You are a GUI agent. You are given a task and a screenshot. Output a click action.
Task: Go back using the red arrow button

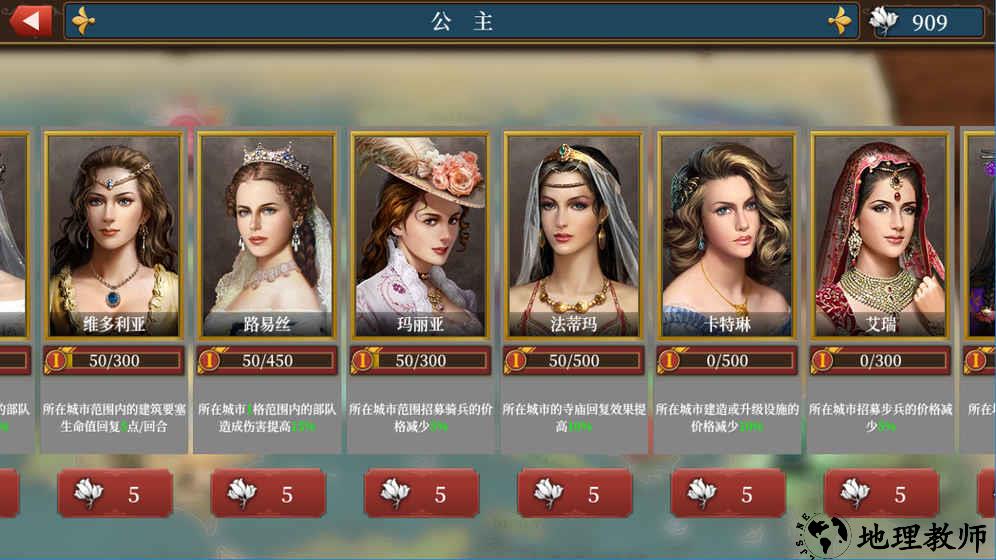(x=30, y=20)
